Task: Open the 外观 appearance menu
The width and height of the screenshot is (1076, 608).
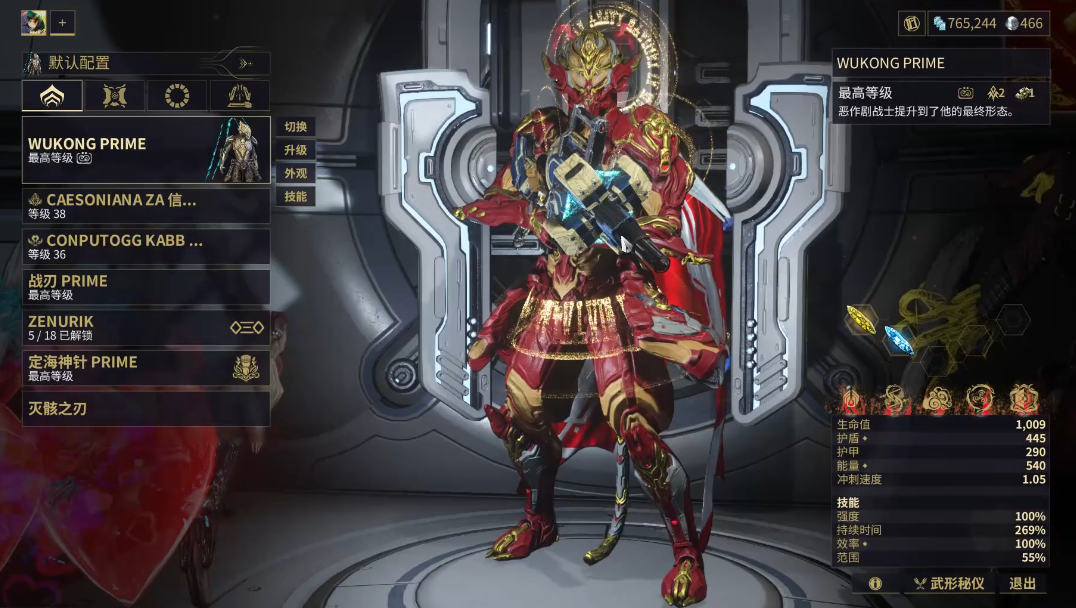Action: tap(295, 173)
